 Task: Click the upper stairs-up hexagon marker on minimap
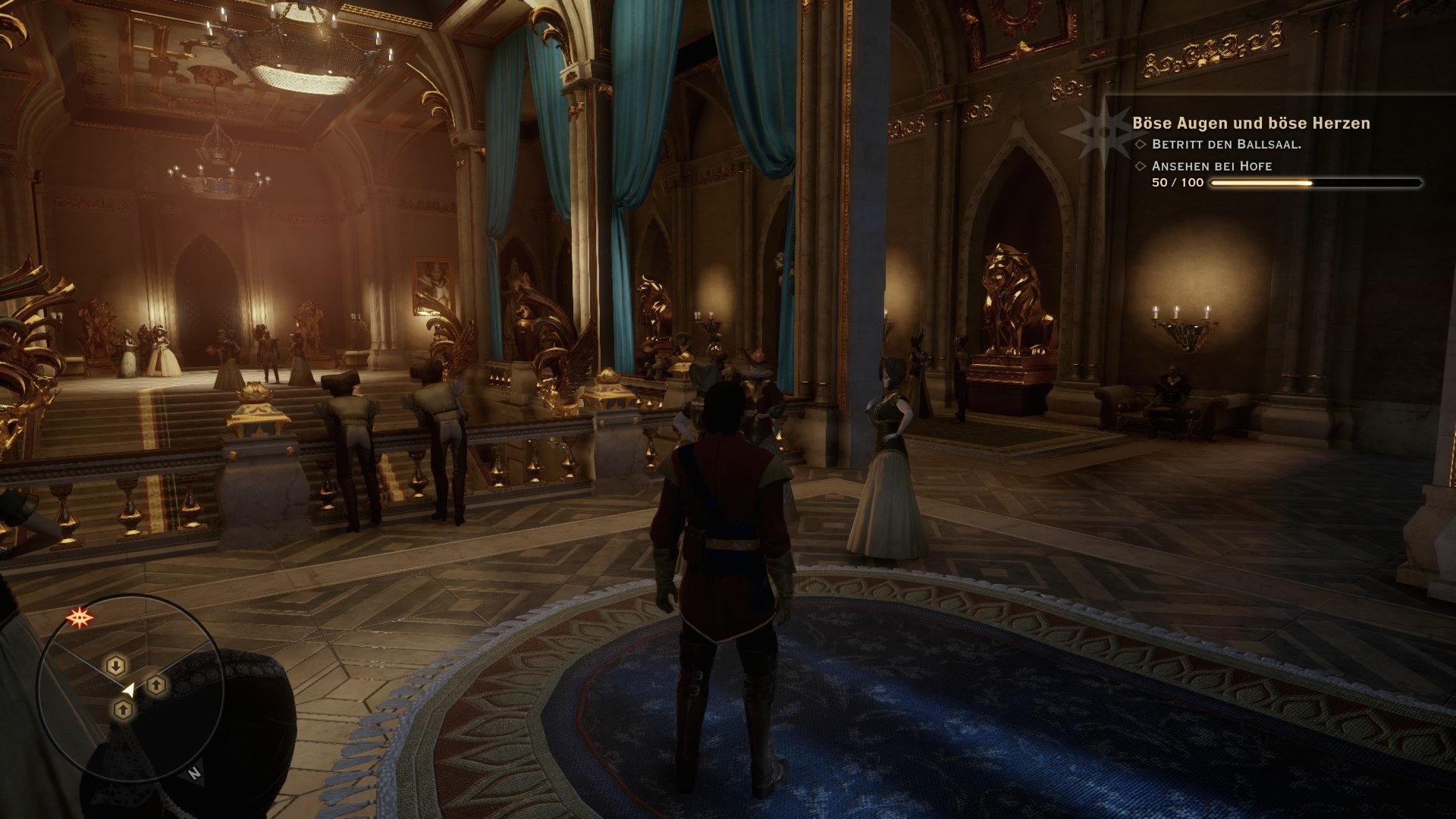[155, 687]
